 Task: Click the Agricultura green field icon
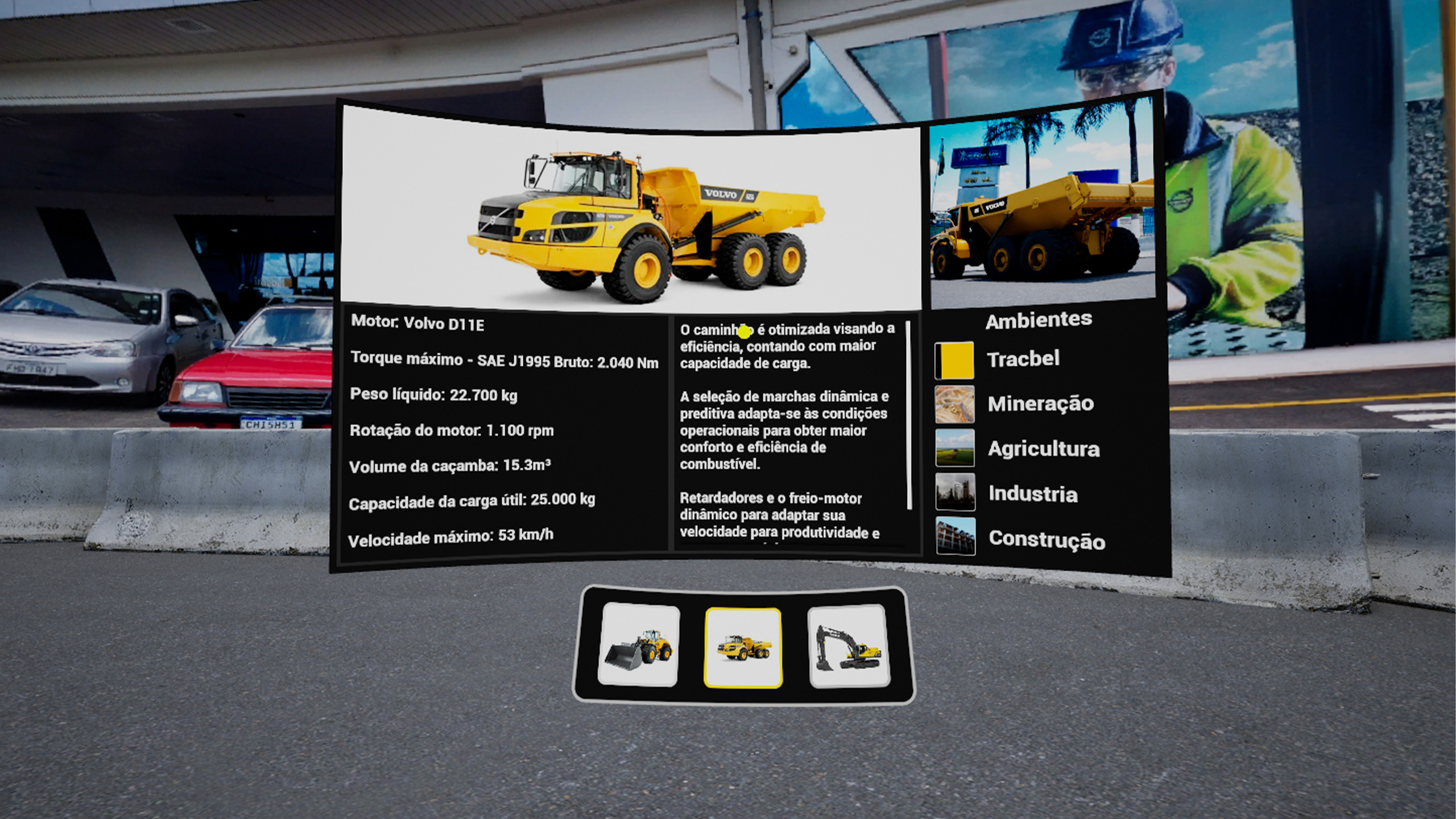tap(955, 449)
